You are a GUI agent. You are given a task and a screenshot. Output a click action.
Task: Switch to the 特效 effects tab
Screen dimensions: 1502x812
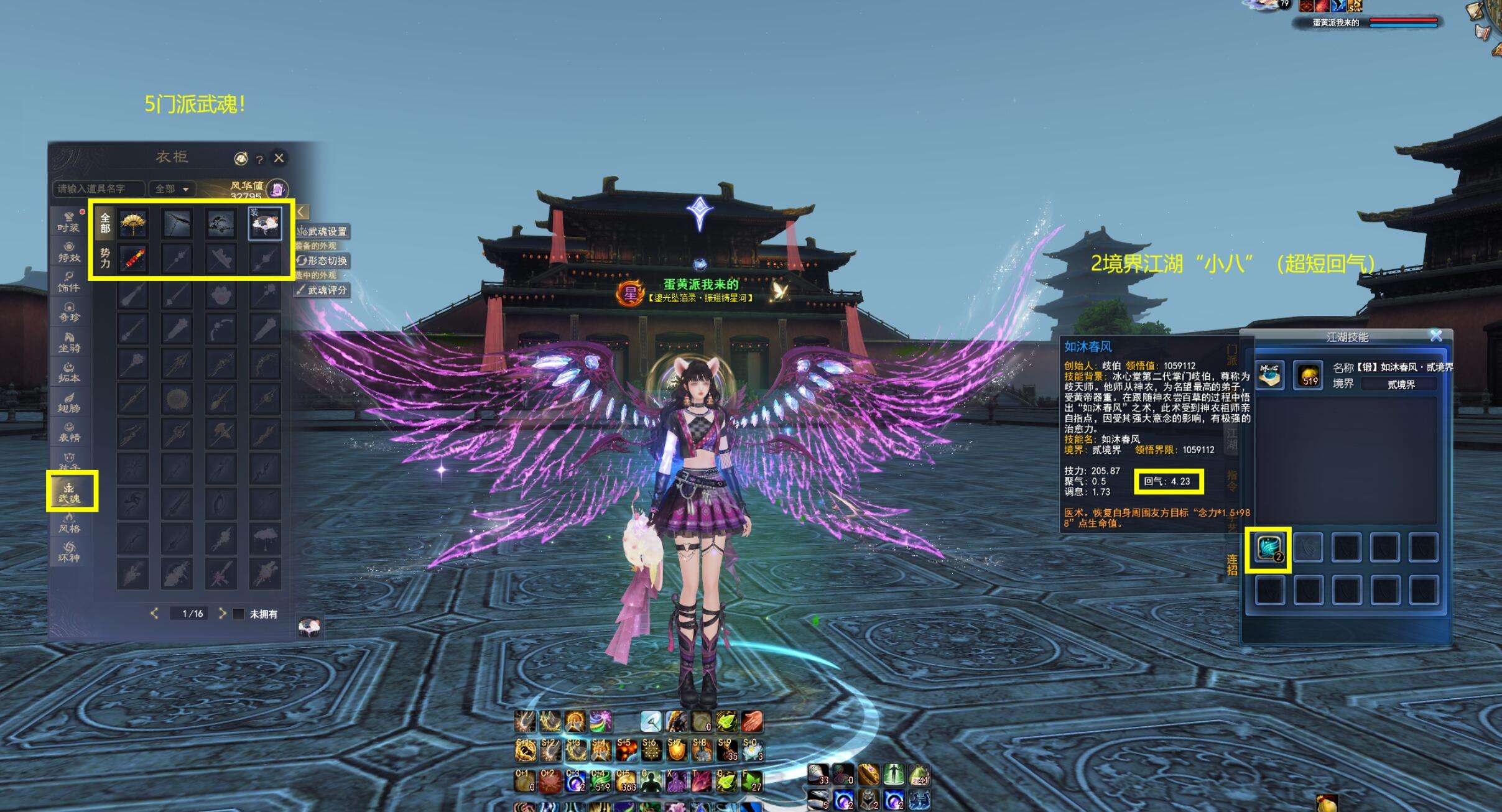click(69, 252)
